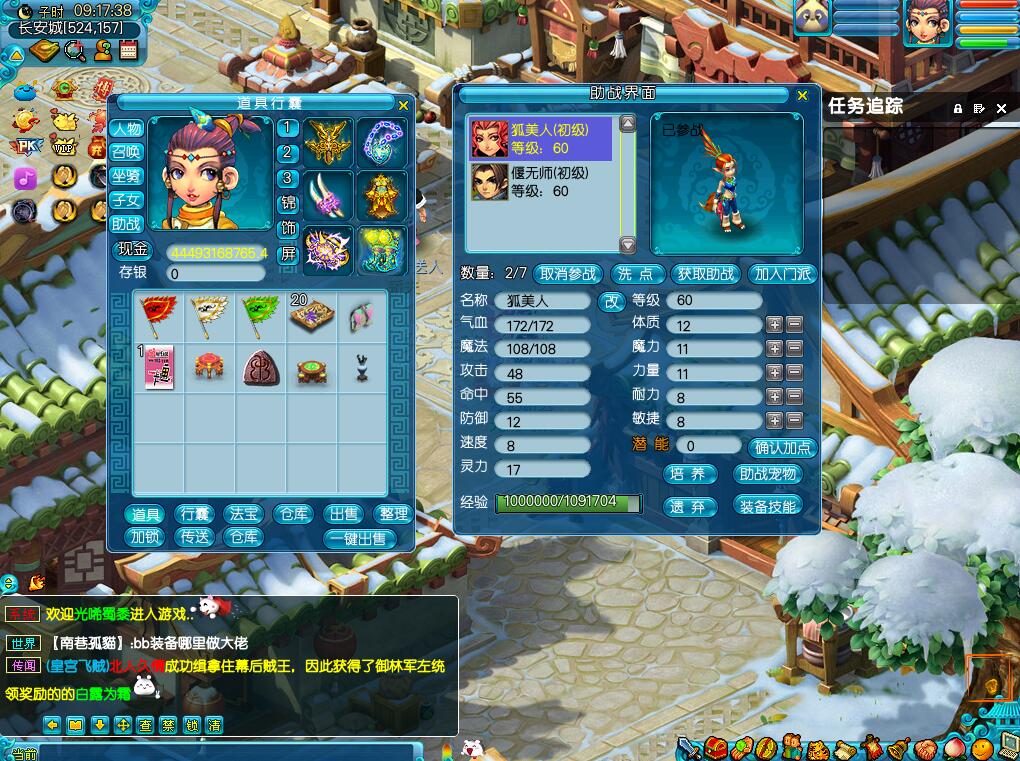1020x761 pixels.
Task: Close the 道具行囊 inventory window
Action: (403, 105)
